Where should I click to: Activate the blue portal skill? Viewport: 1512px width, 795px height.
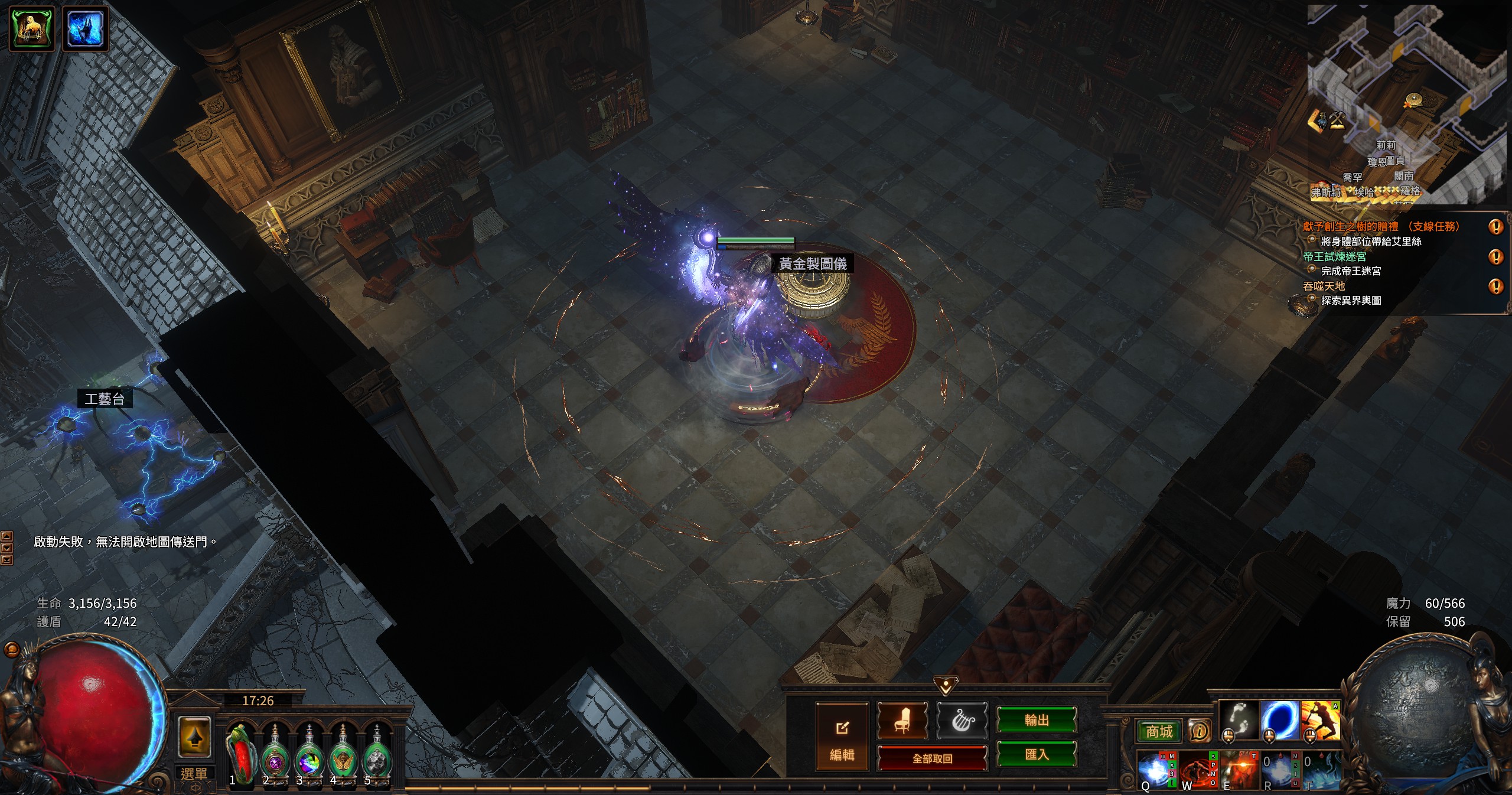(1280, 719)
